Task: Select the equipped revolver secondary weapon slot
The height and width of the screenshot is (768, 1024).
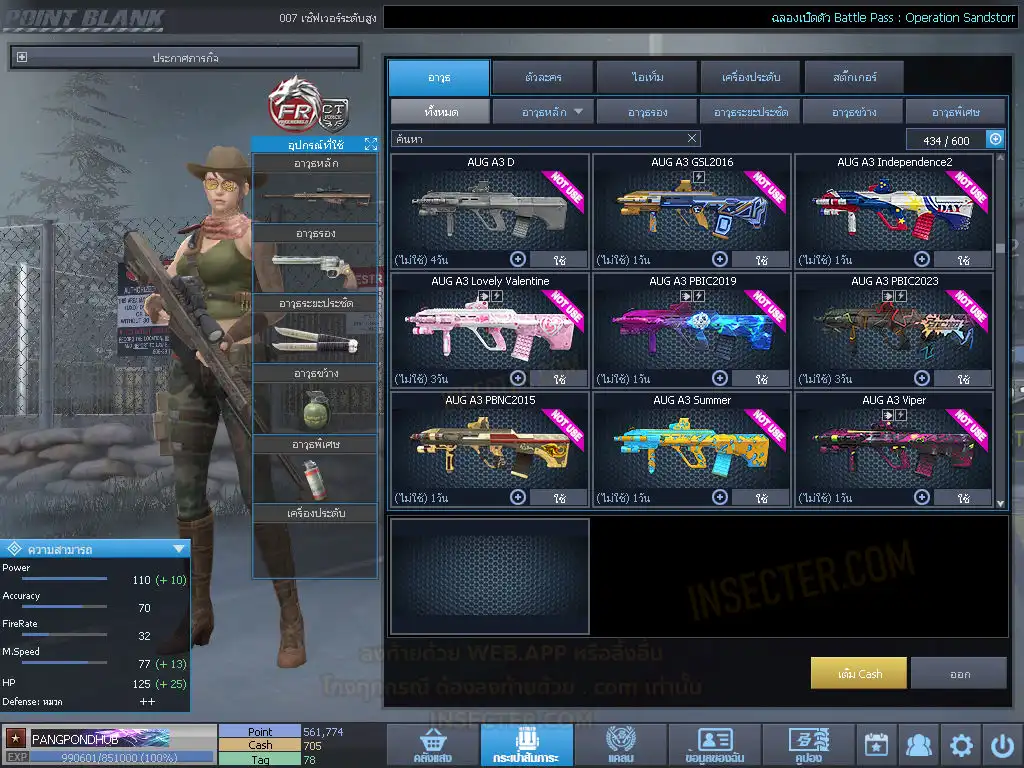Action: pyautogui.click(x=314, y=263)
